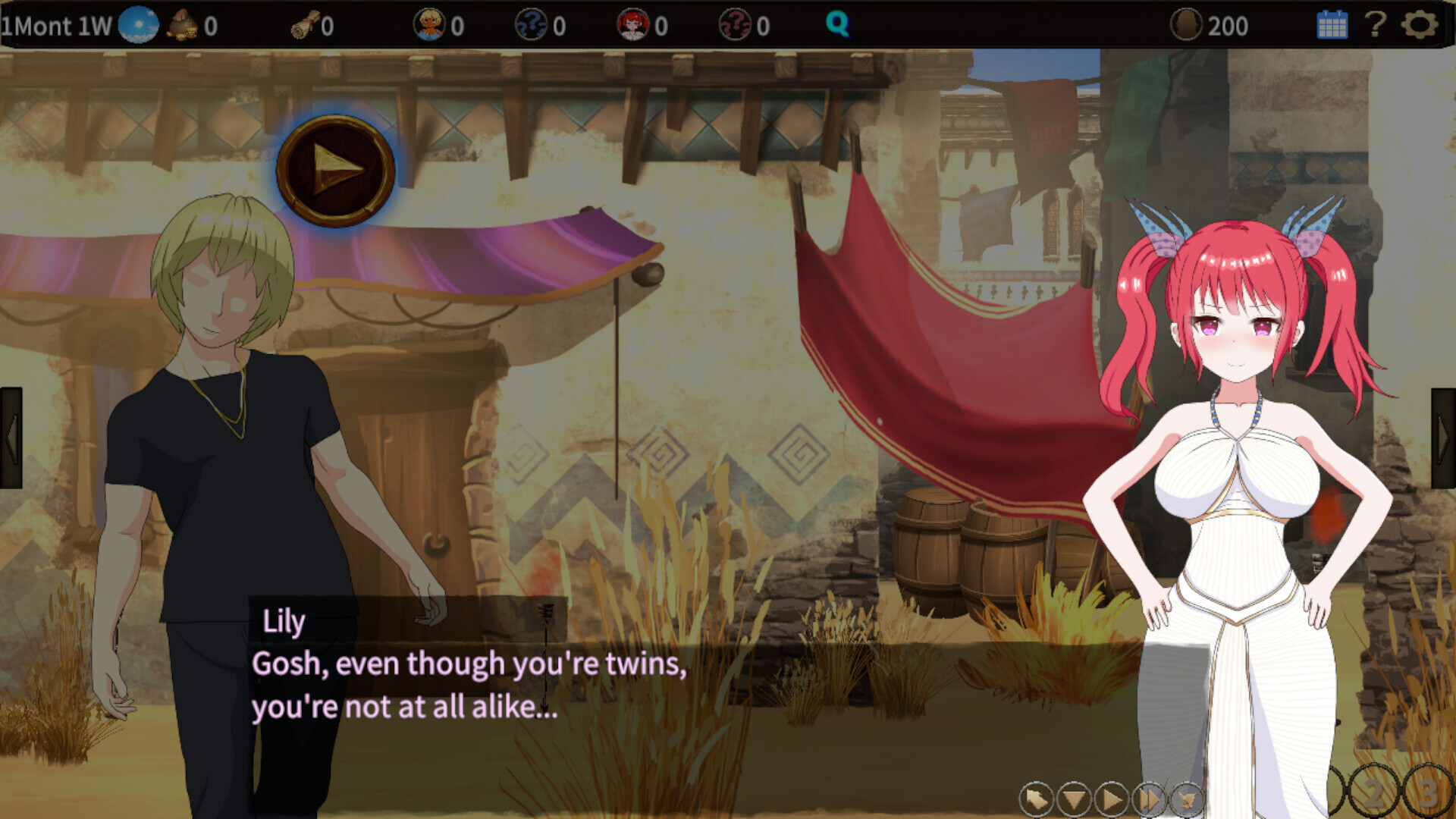Click the large gold play arrow button
Image resolution: width=1456 pixels, height=819 pixels.
(x=335, y=171)
